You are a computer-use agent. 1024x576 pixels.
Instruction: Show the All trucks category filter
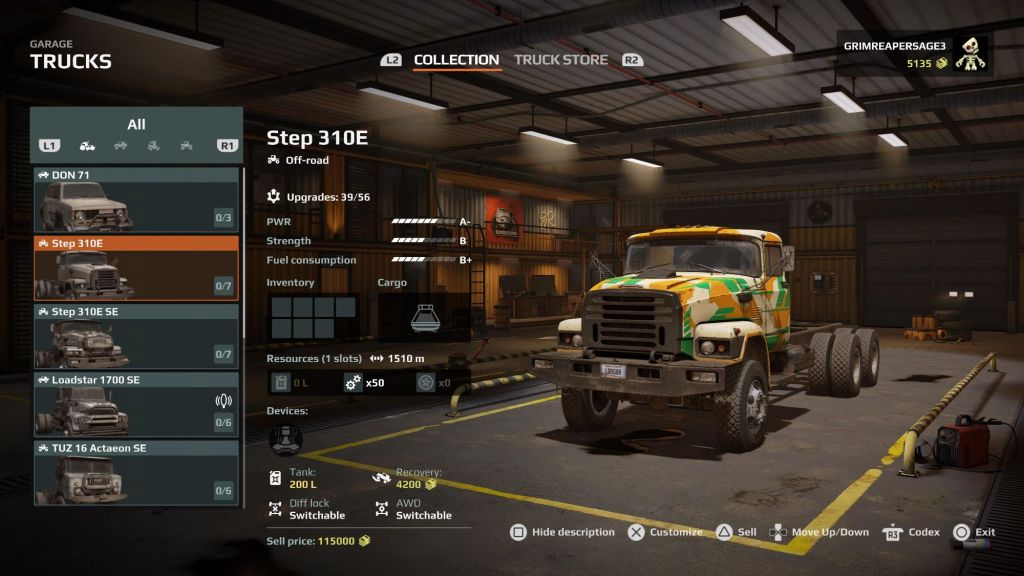click(136, 125)
